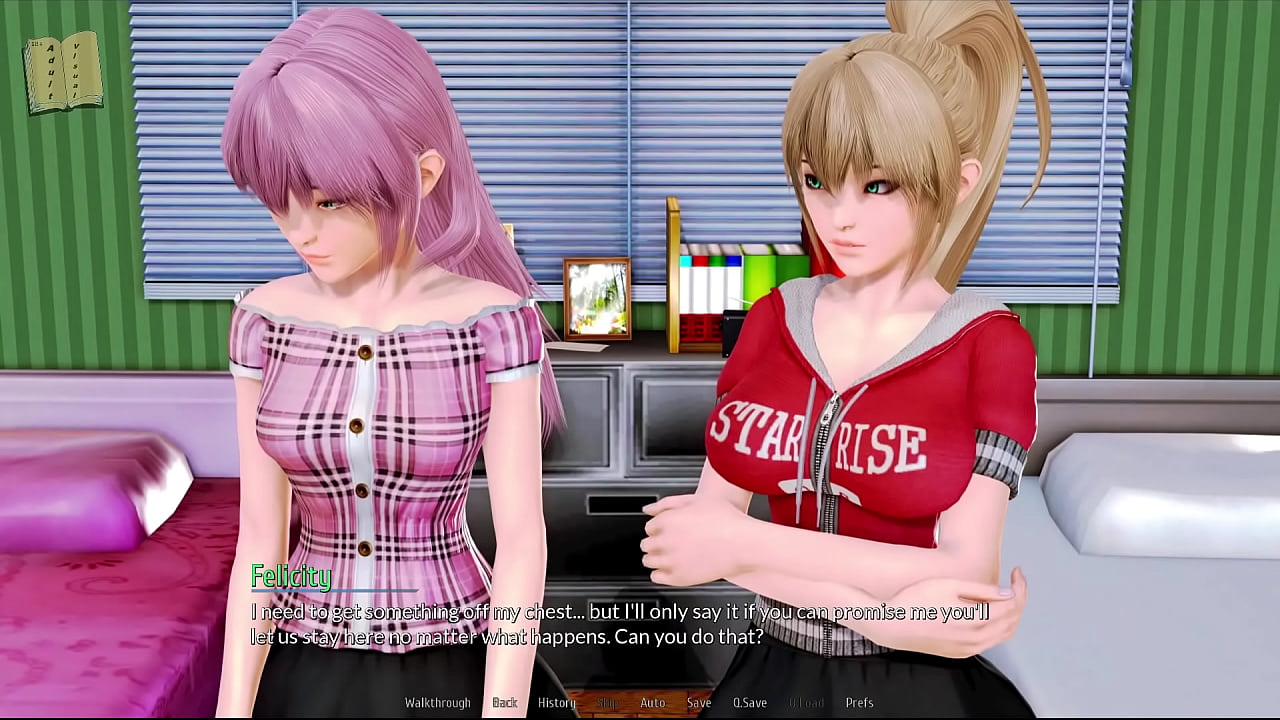The height and width of the screenshot is (720, 1280).
Task: Open Prefs settings menu
Action: tap(859, 703)
